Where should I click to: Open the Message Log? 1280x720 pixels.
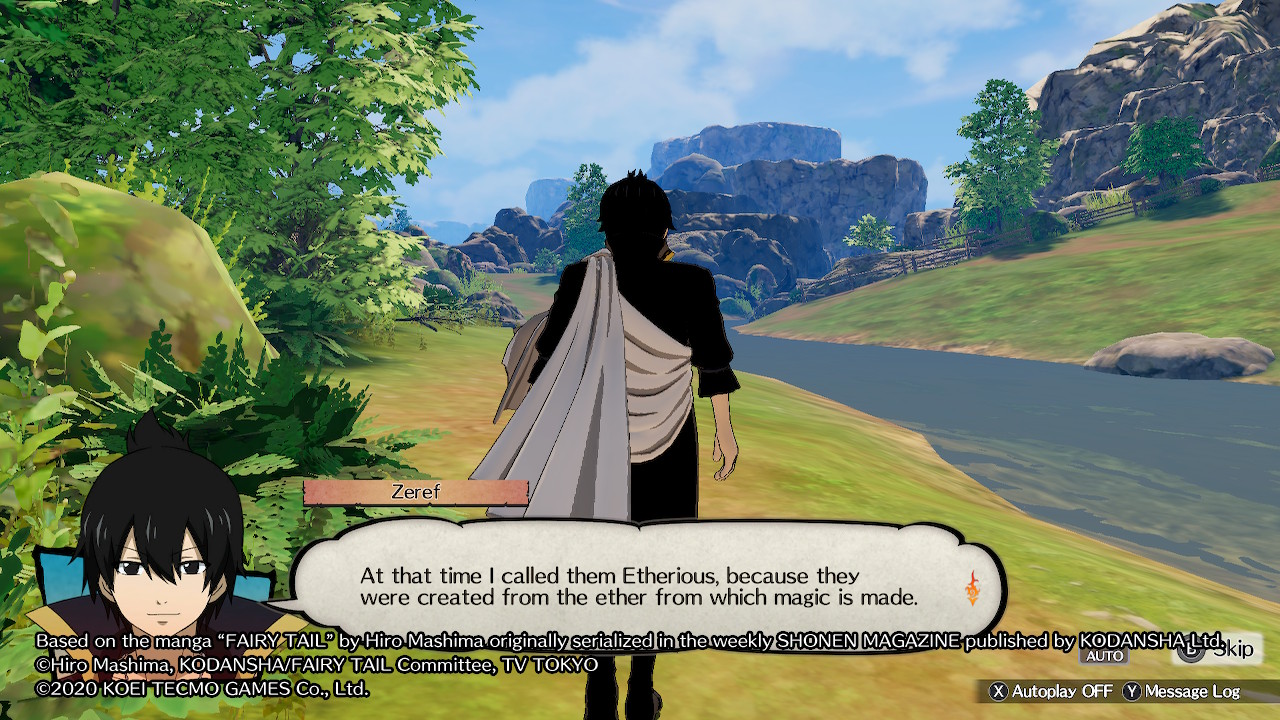click(x=1181, y=691)
